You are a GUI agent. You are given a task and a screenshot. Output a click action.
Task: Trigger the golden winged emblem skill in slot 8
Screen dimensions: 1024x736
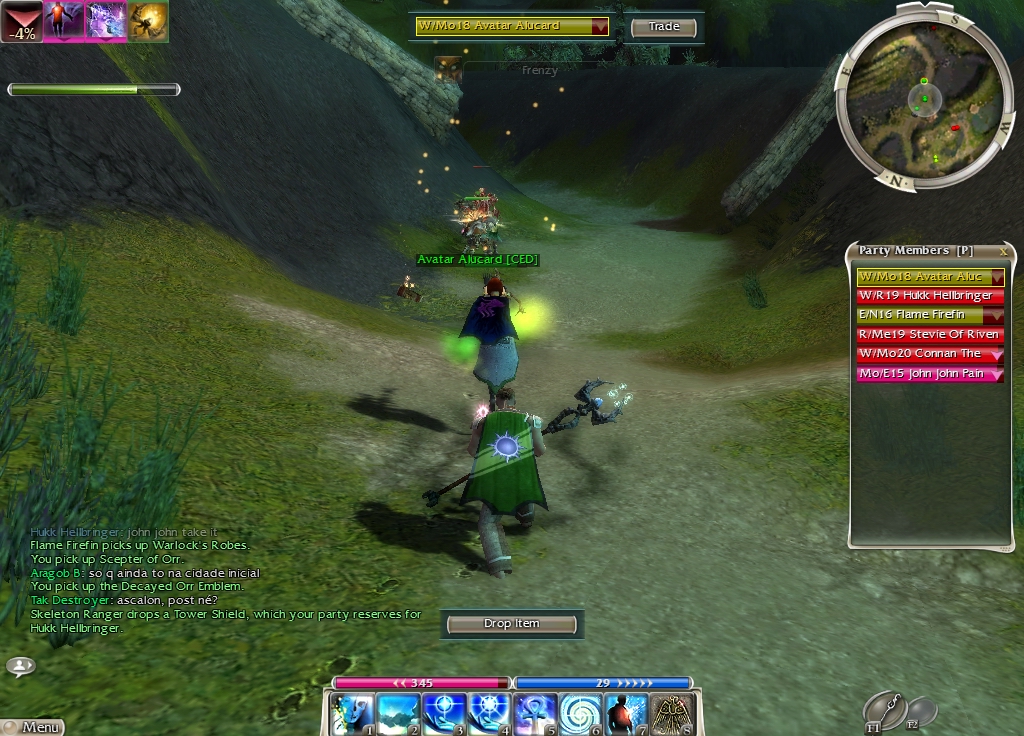[x=672, y=714]
